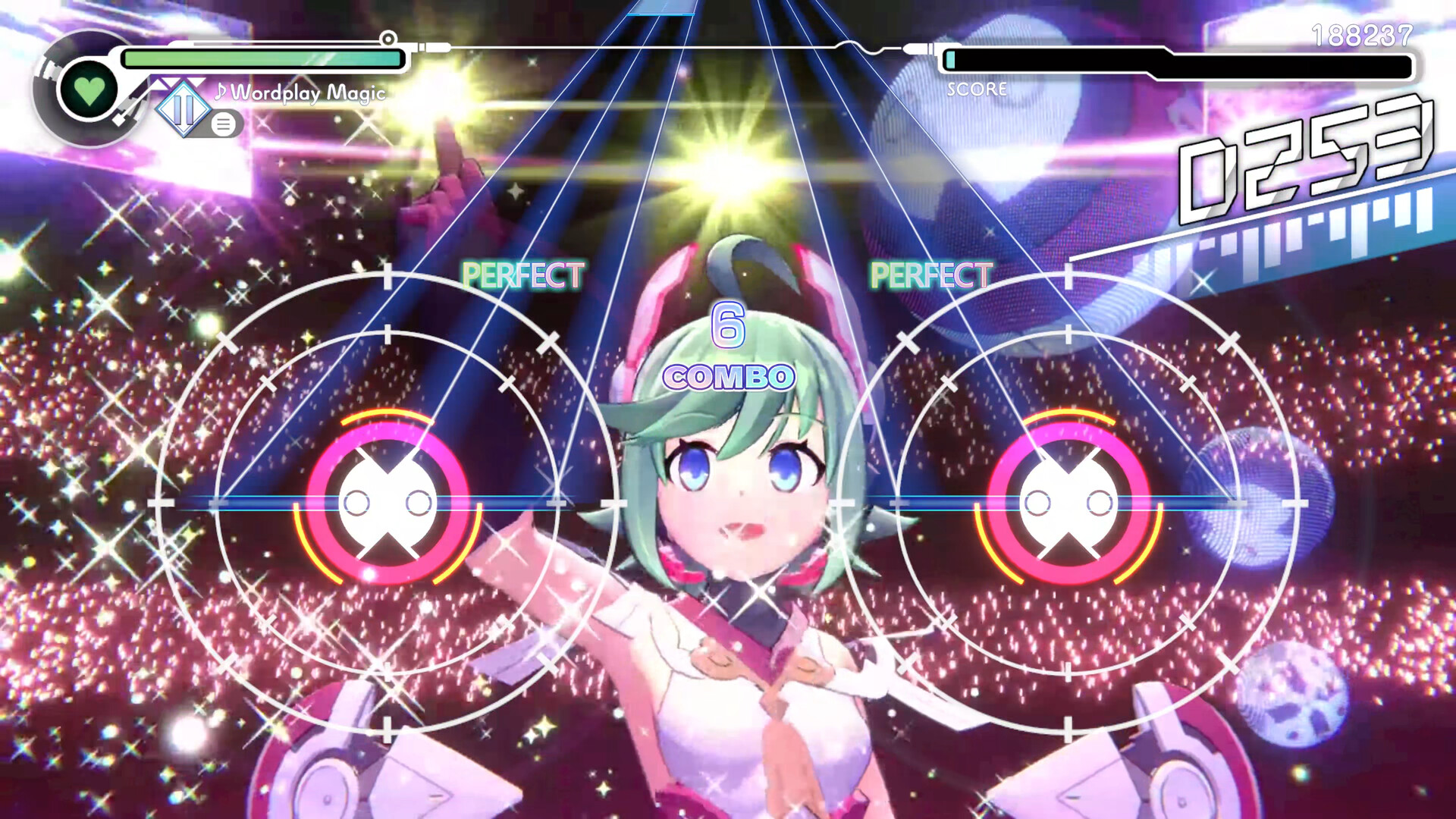Screen dimensions: 1456x819
Task: Open the hamburger menu beside the pause button
Action: pyautogui.click(x=225, y=123)
